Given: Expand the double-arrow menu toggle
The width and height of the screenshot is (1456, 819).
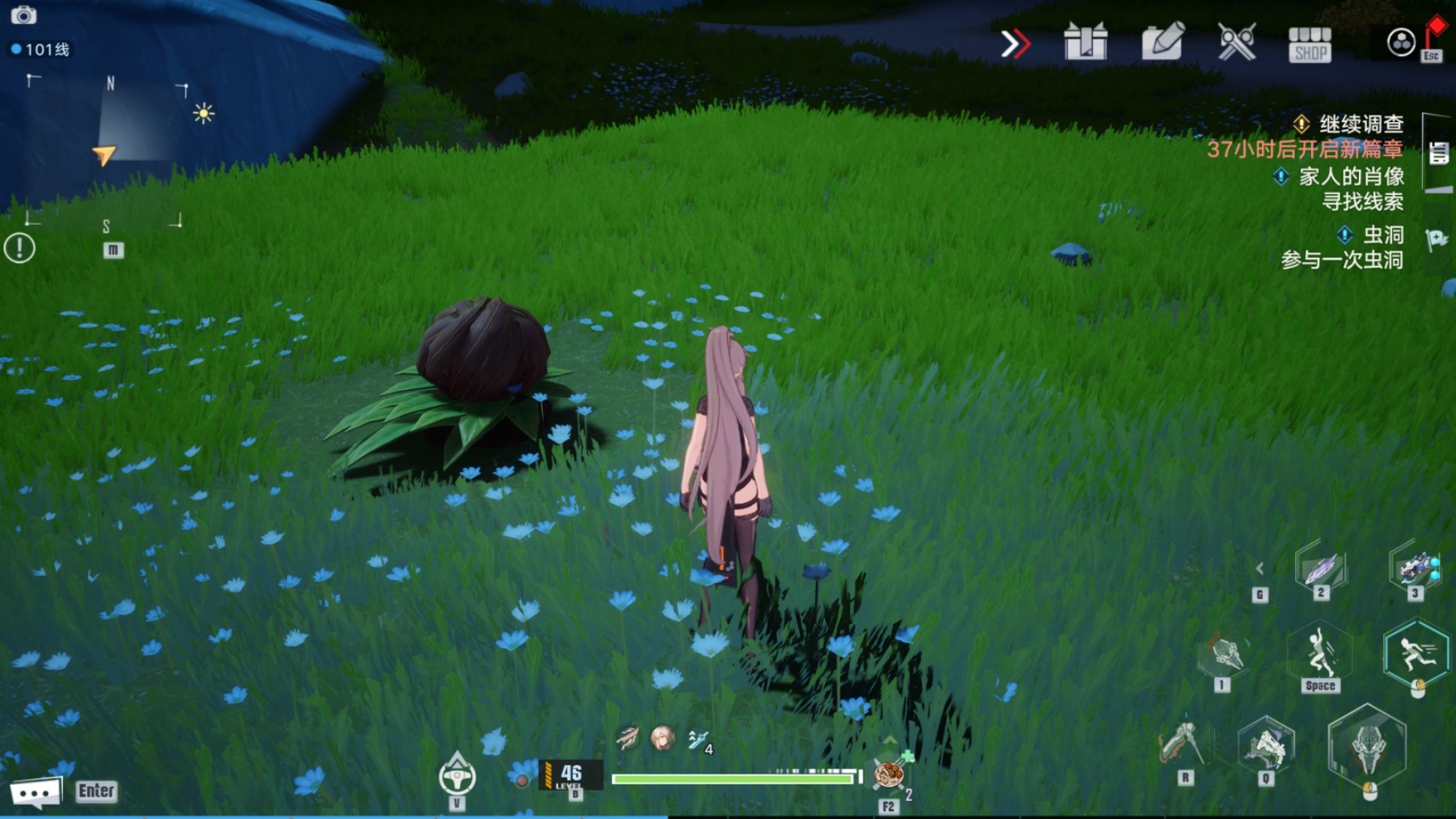Looking at the screenshot, I should [1014, 44].
